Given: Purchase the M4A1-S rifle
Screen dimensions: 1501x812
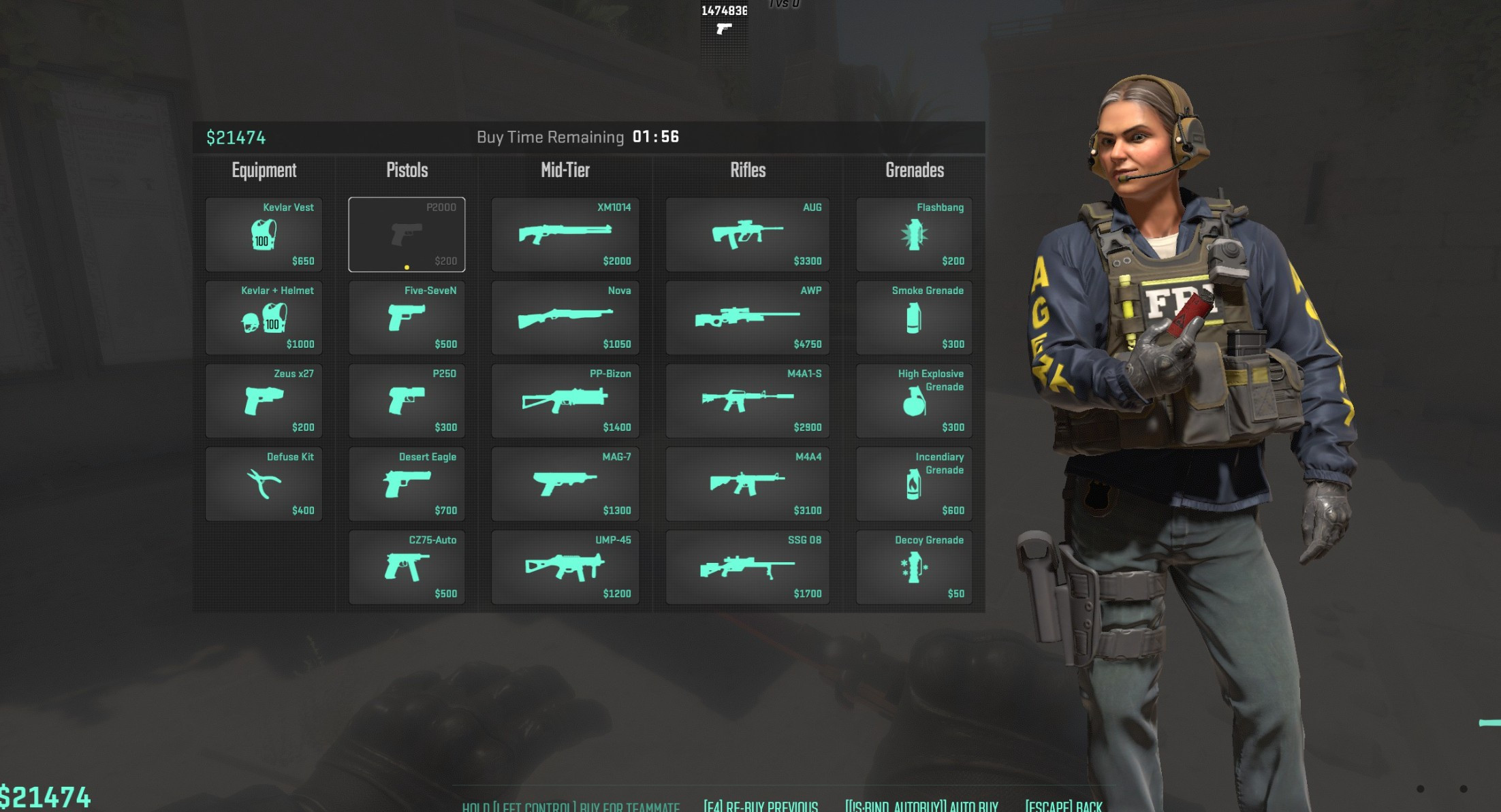Looking at the screenshot, I should [746, 401].
